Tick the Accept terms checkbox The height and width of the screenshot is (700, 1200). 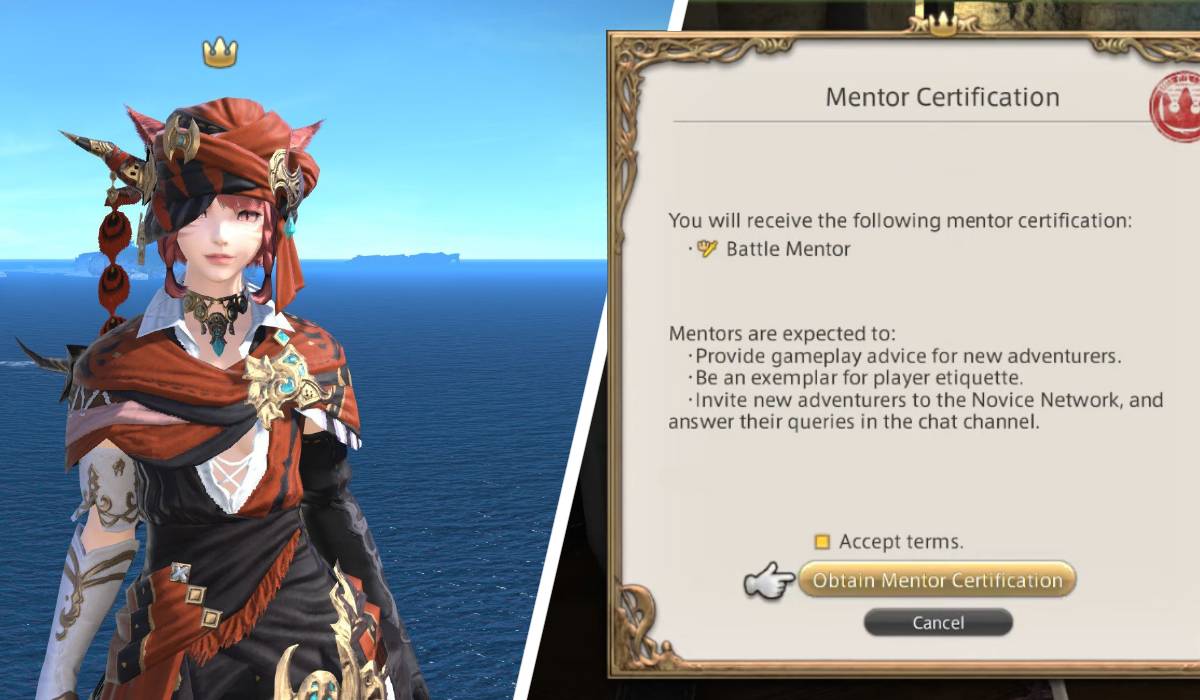pyautogui.click(x=822, y=542)
